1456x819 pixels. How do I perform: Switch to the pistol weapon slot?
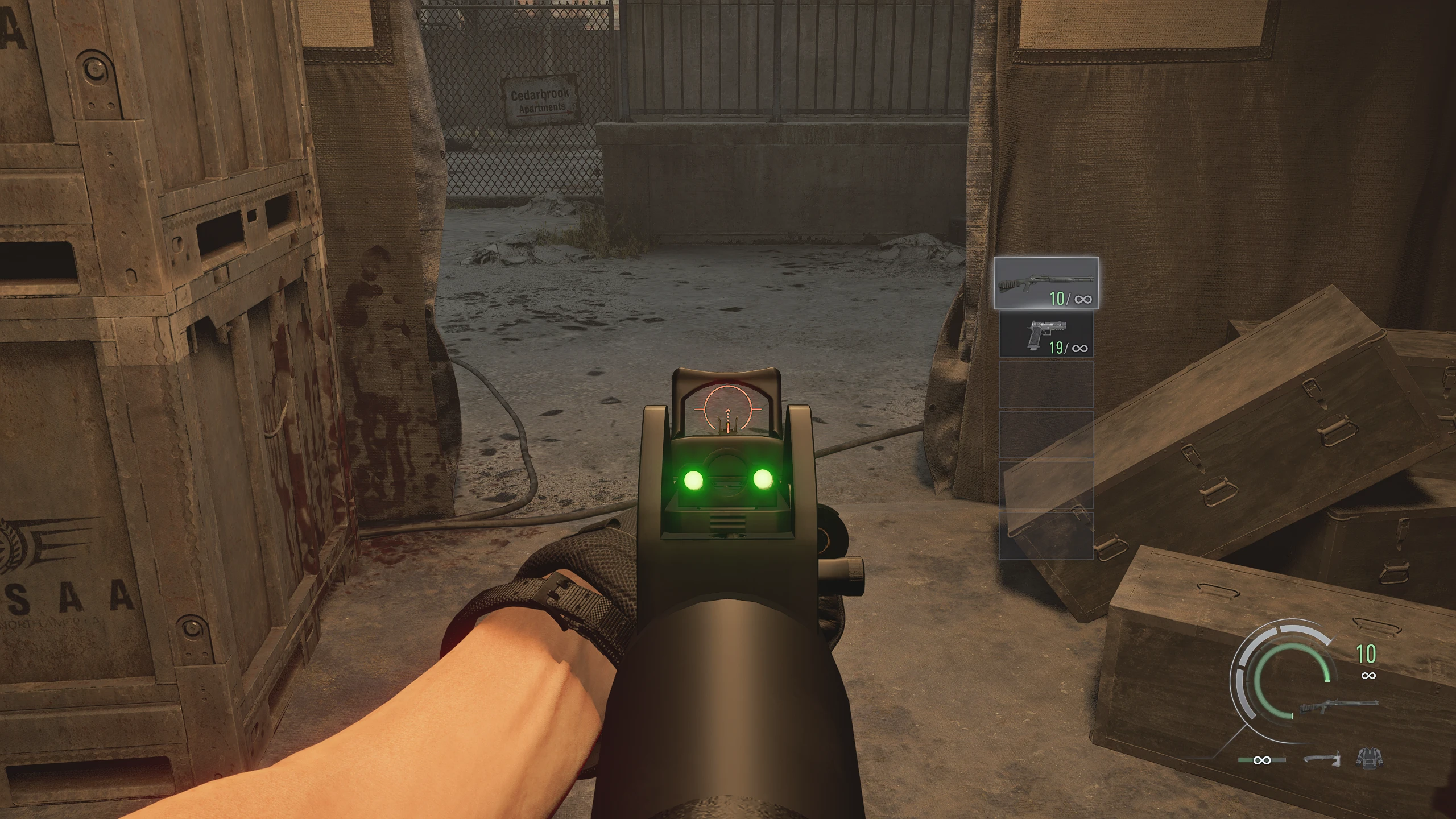point(1046,336)
